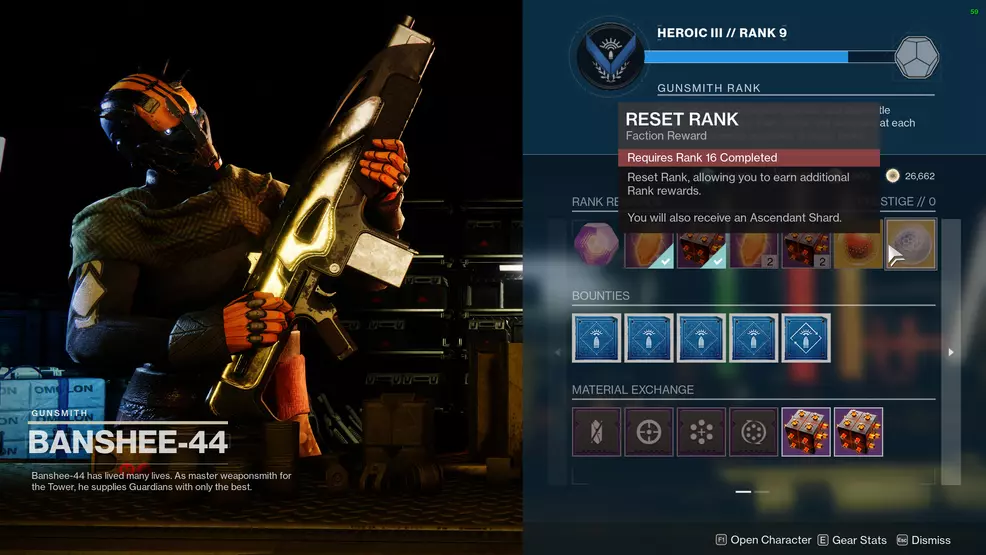Go to the next vendor page arrow
This screenshot has height=555, width=986.
pyautogui.click(x=950, y=352)
